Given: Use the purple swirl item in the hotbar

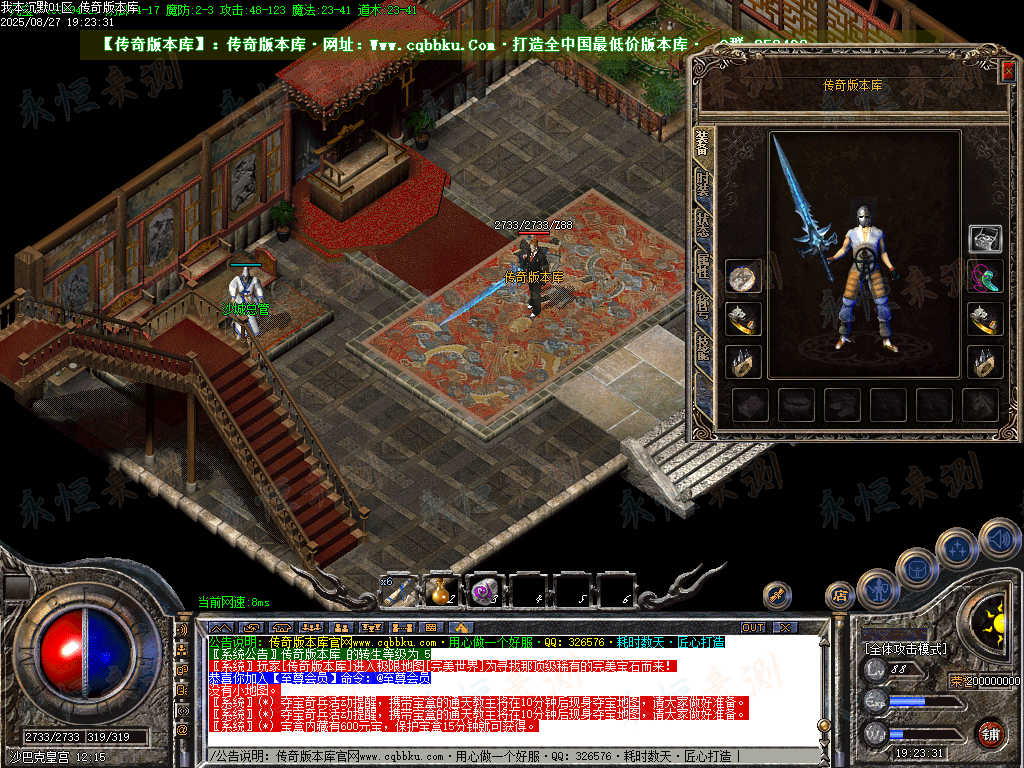Looking at the screenshot, I should (x=486, y=592).
